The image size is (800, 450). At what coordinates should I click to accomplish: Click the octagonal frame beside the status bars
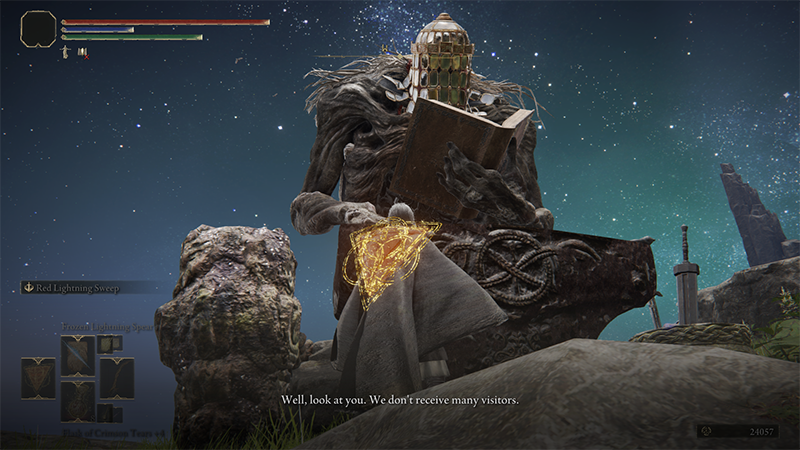tap(38, 28)
